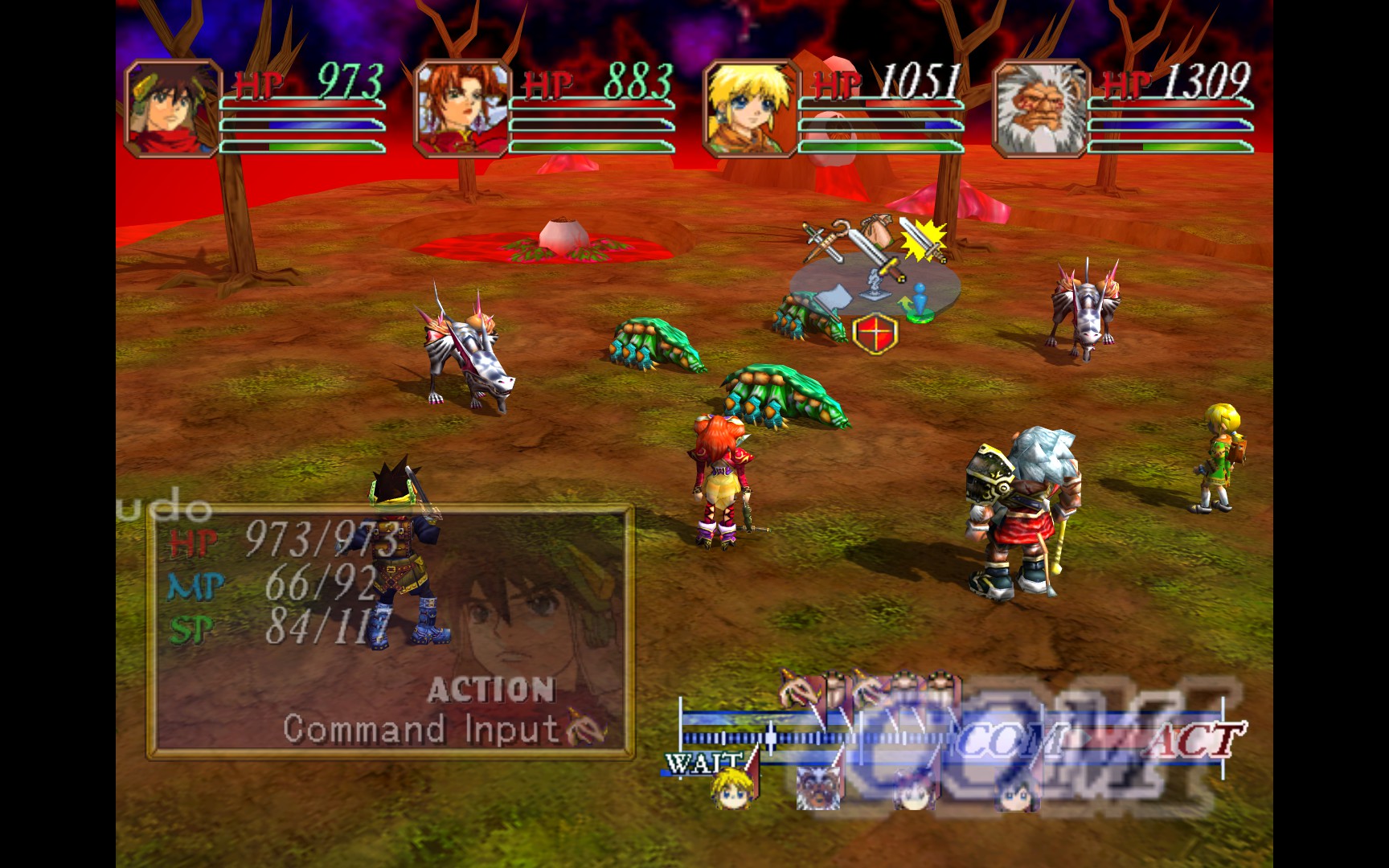Image resolution: width=1389 pixels, height=868 pixels.
Task: Pick the item bag icon
Action: click(x=877, y=230)
